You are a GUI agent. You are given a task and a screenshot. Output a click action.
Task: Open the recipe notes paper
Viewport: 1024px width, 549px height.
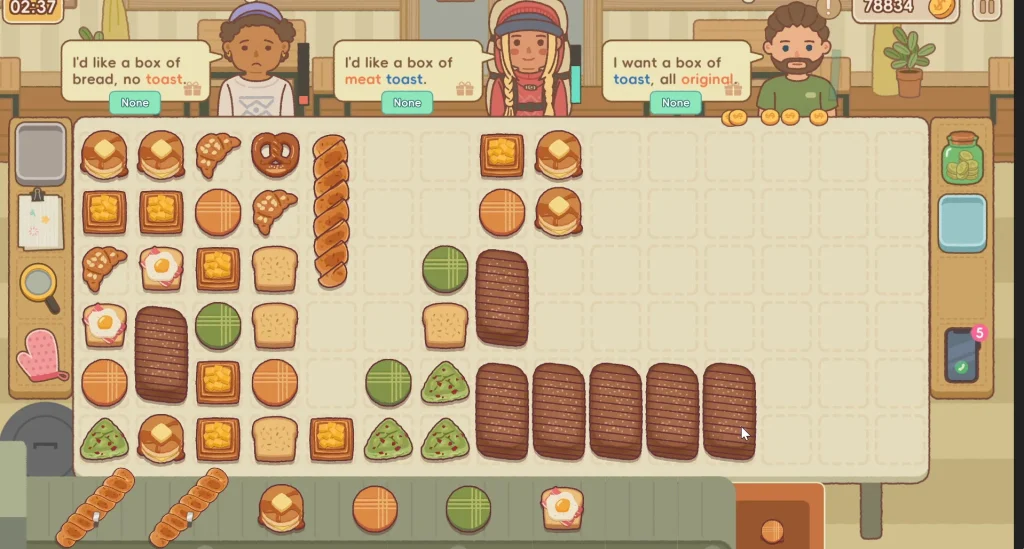pyautogui.click(x=40, y=220)
